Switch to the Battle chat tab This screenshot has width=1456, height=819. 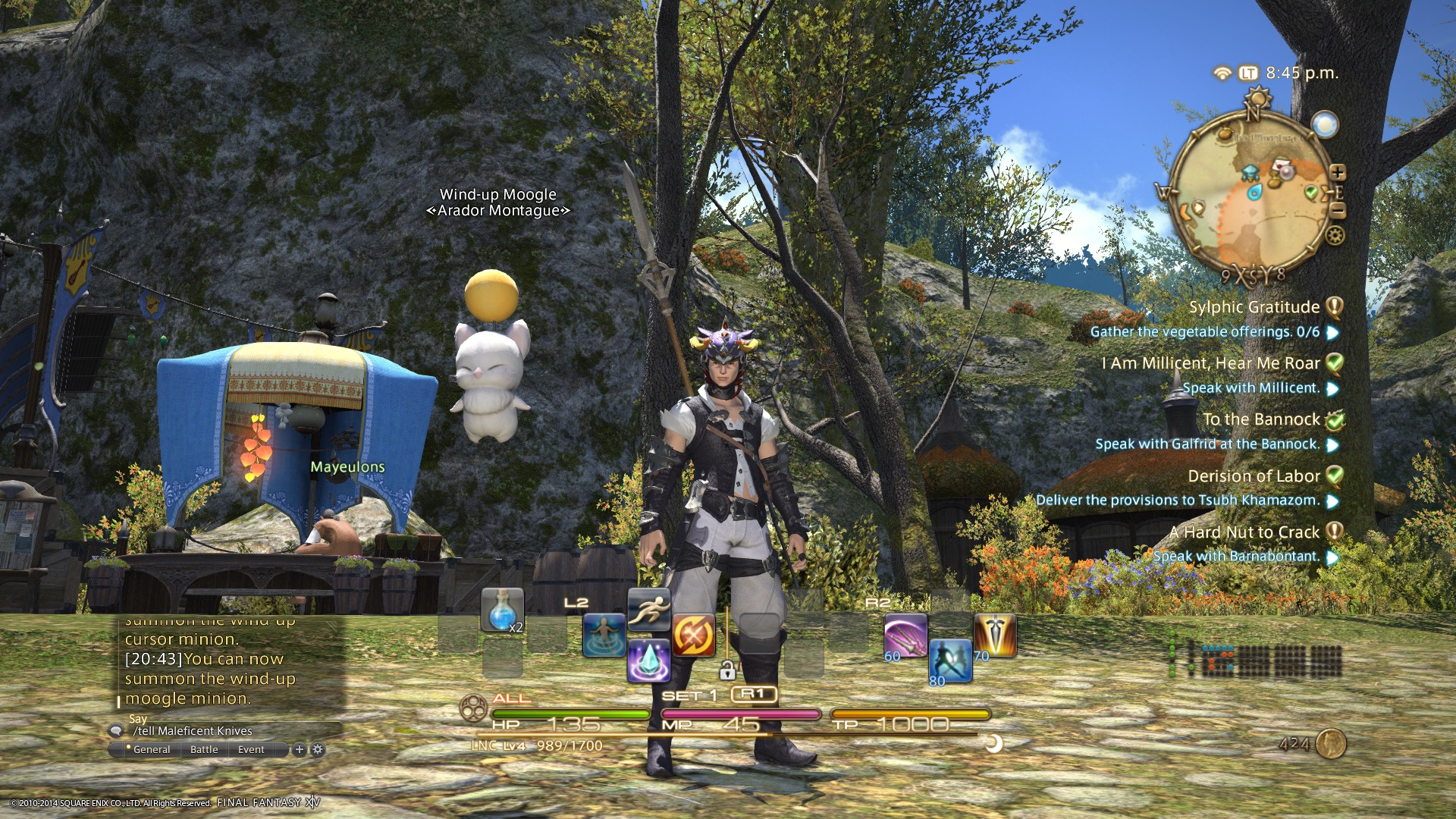tap(204, 750)
